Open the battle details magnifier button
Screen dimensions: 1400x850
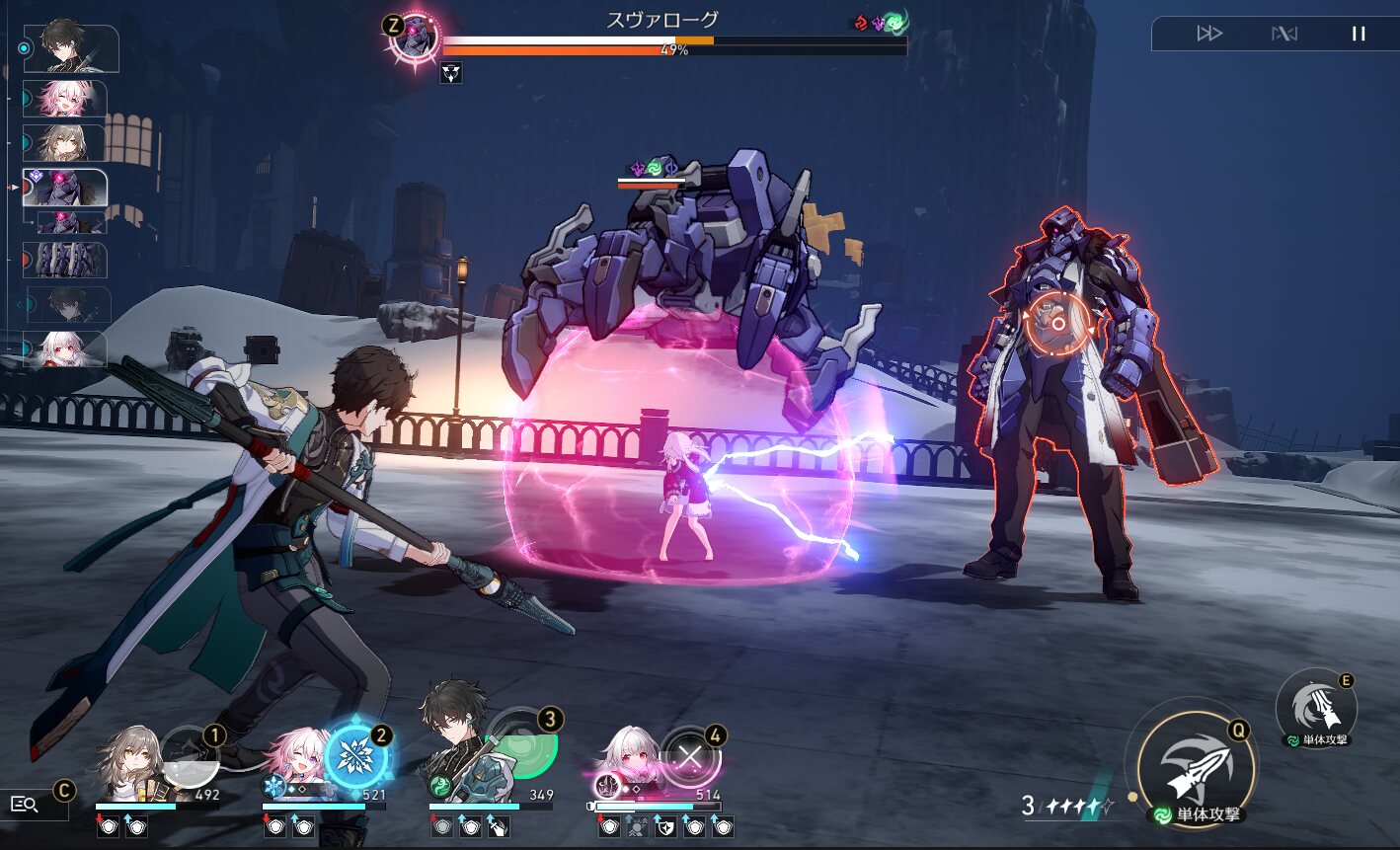(x=25, y=805)
